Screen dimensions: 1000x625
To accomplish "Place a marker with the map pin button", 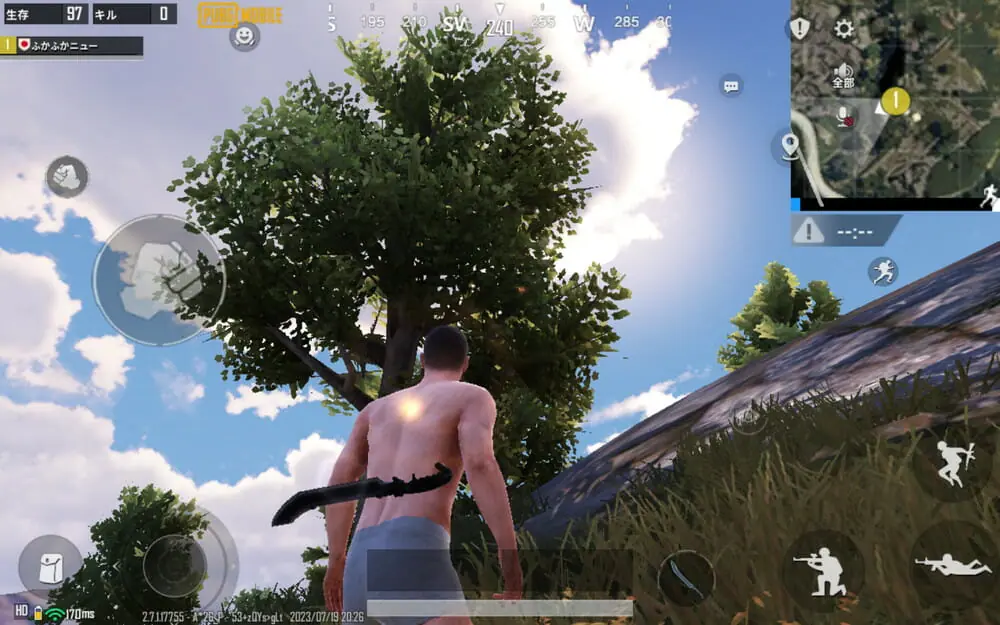I will 789,147.
